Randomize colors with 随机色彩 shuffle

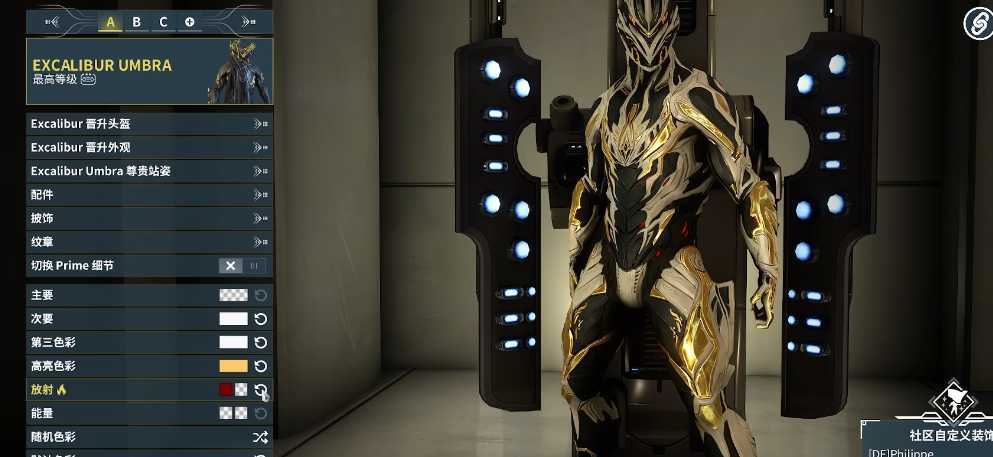260,437
